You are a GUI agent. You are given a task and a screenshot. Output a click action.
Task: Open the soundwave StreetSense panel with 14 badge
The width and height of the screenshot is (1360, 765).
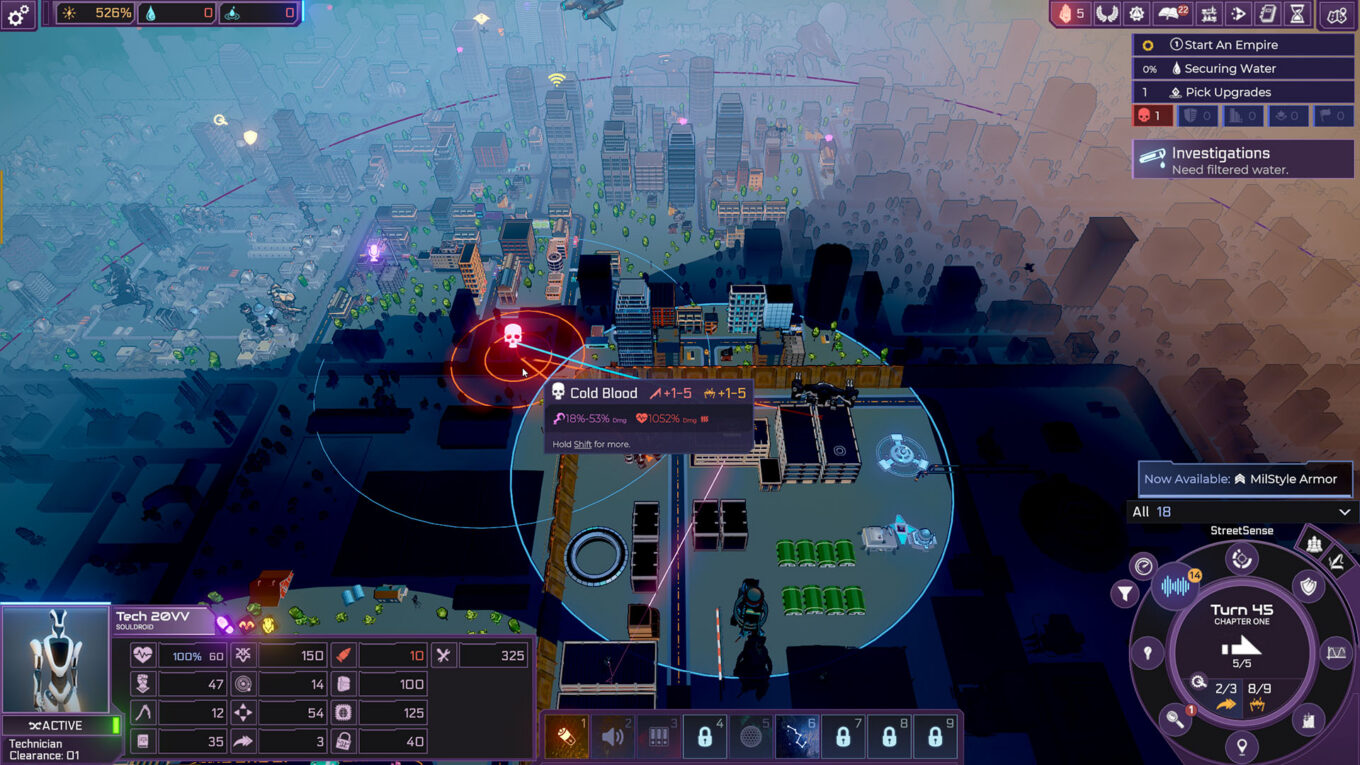pyautogui.click(x=1177, y=584)
